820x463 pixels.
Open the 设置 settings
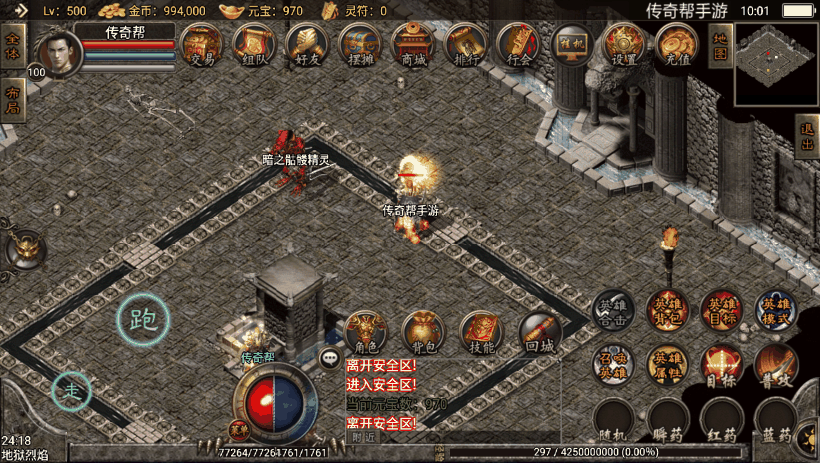click(x=624, y=46)
